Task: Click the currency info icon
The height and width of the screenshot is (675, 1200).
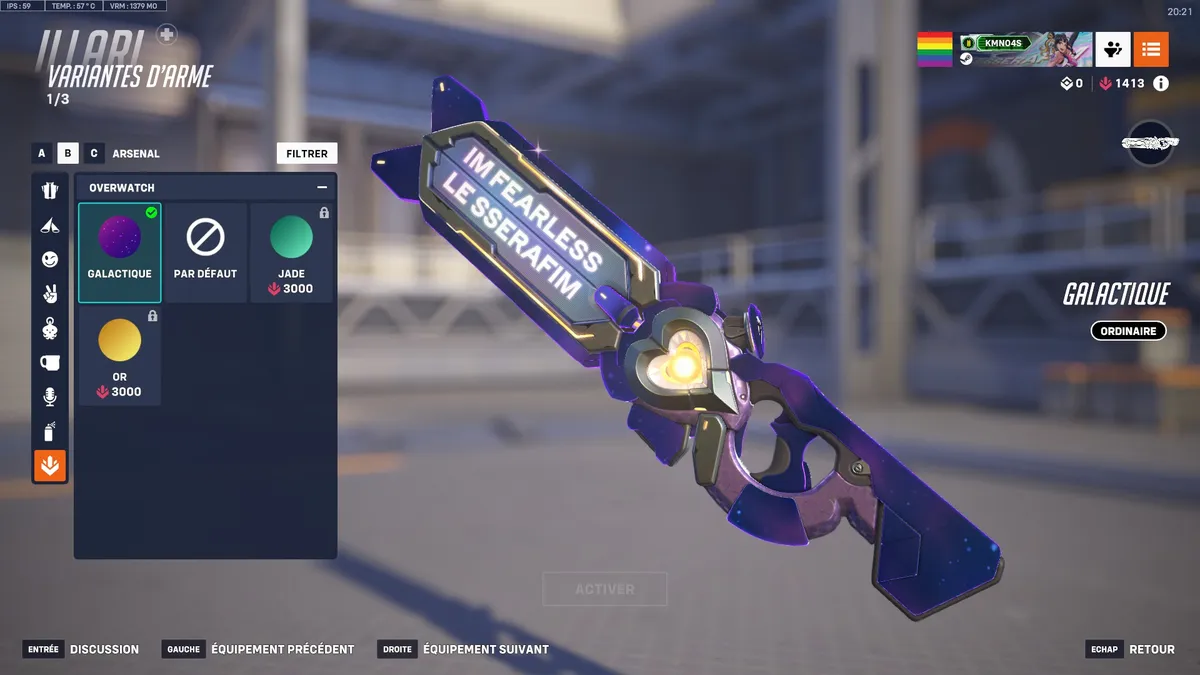Action: point(1161,84)
